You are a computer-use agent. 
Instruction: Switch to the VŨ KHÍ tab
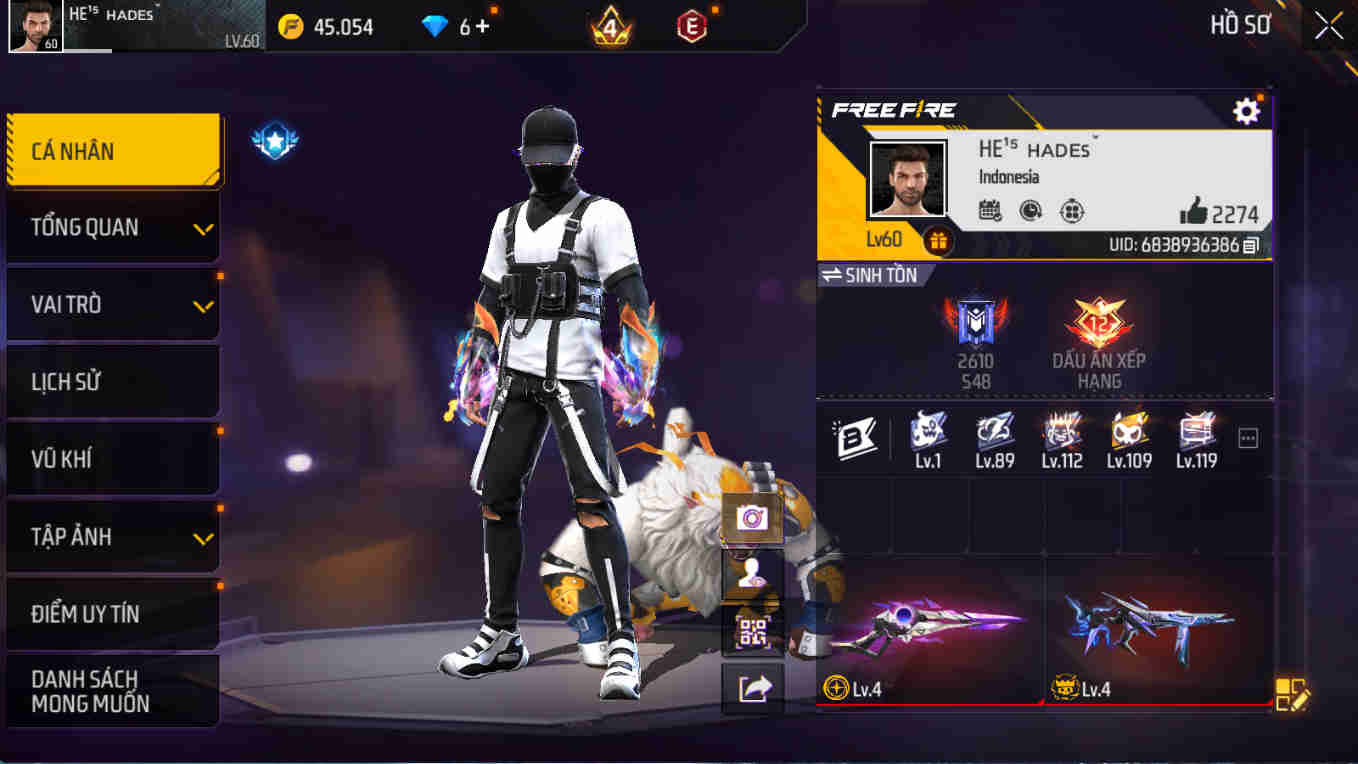pyautogui.click(x=112, y=459)
